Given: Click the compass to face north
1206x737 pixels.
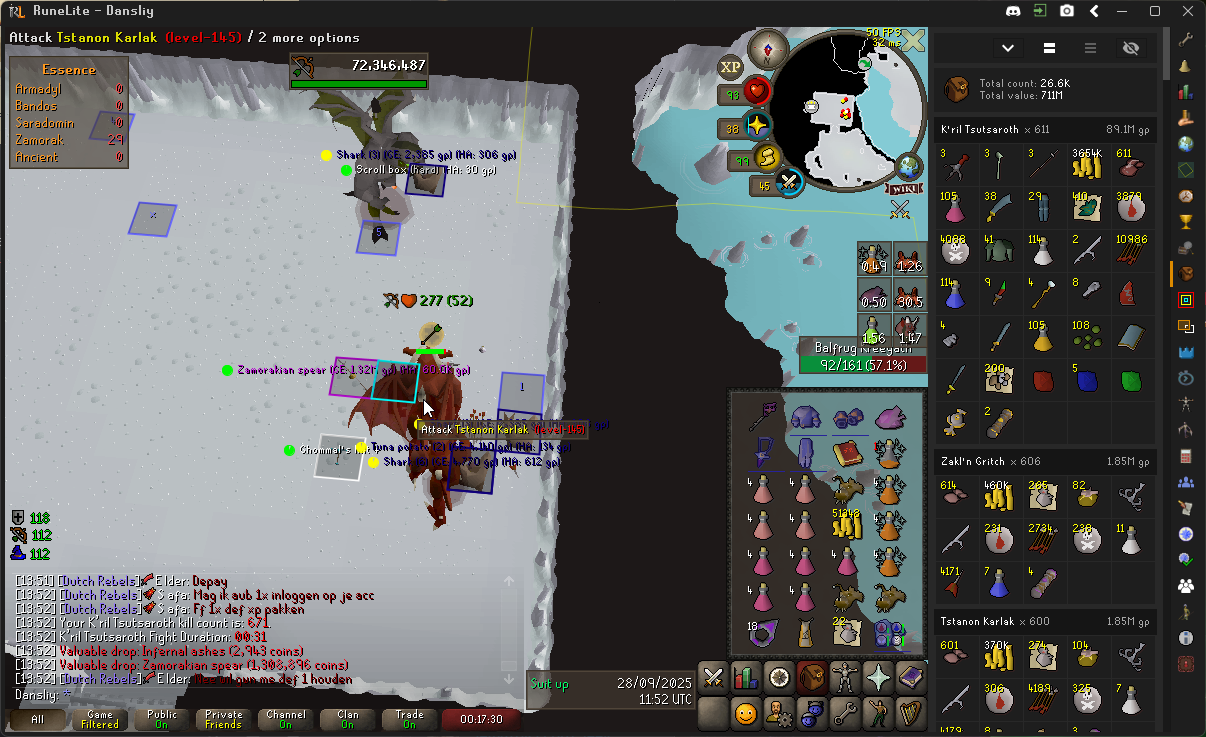Looking at the screenshot, I should click(x=769, y=48).
